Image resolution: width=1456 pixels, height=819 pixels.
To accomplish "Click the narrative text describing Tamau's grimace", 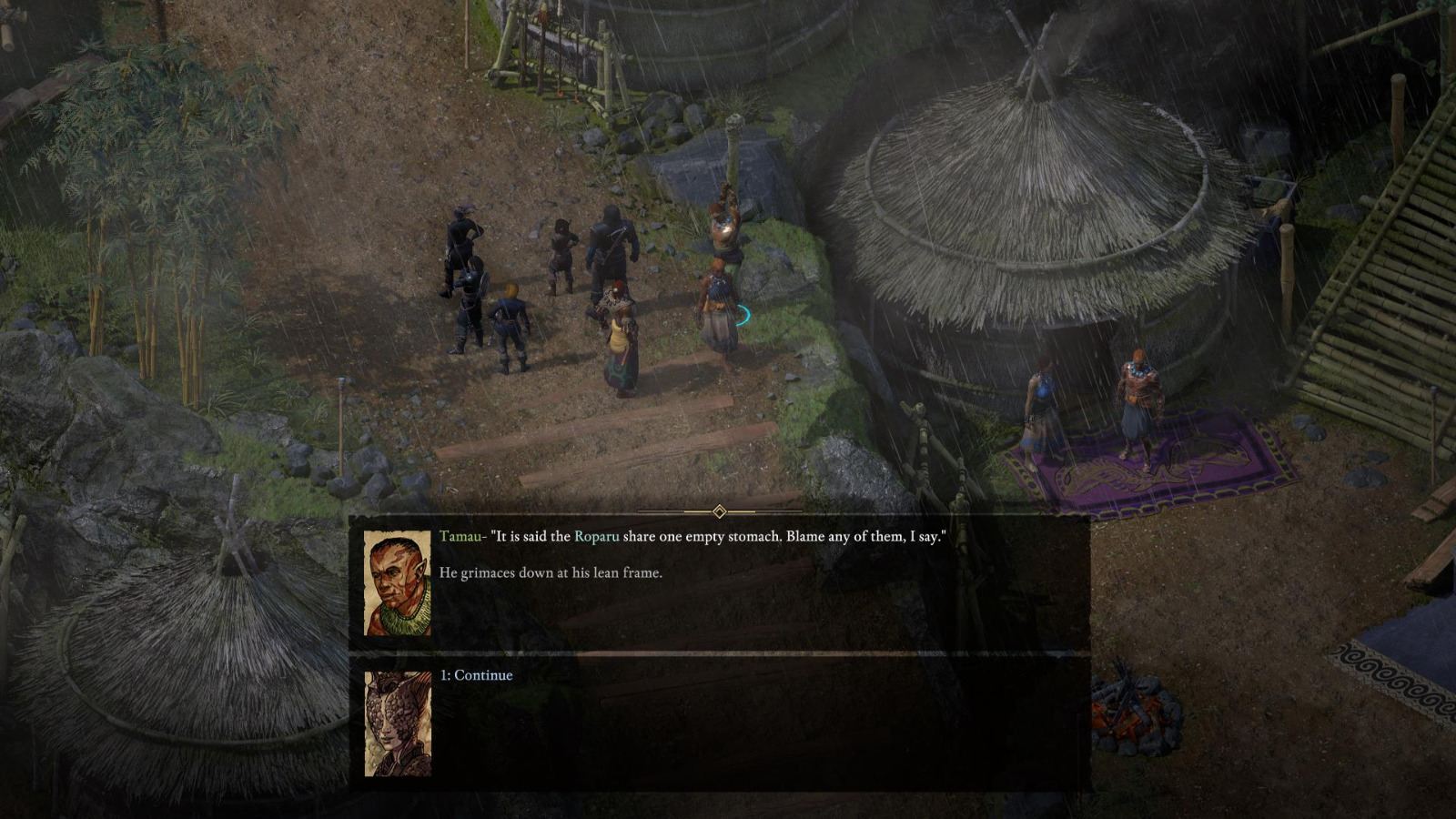I will coord(551,573).
